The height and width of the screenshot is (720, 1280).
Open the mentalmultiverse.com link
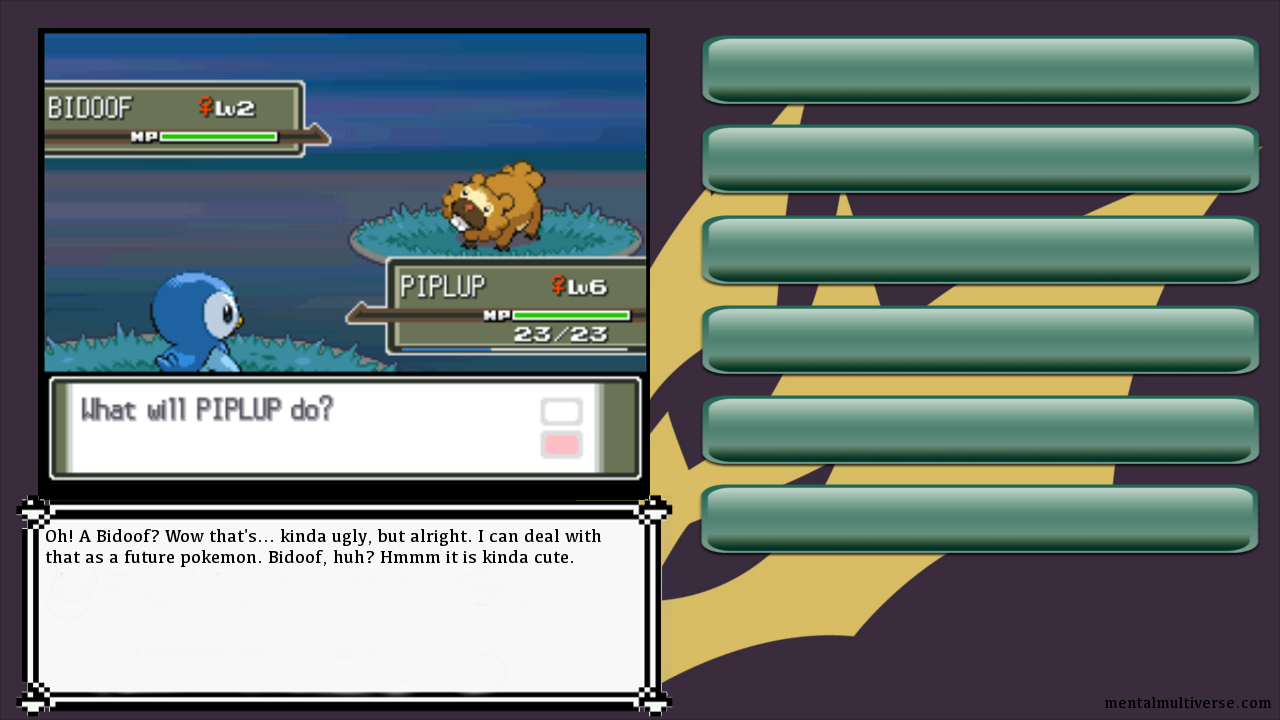(x=1187, y=704)
